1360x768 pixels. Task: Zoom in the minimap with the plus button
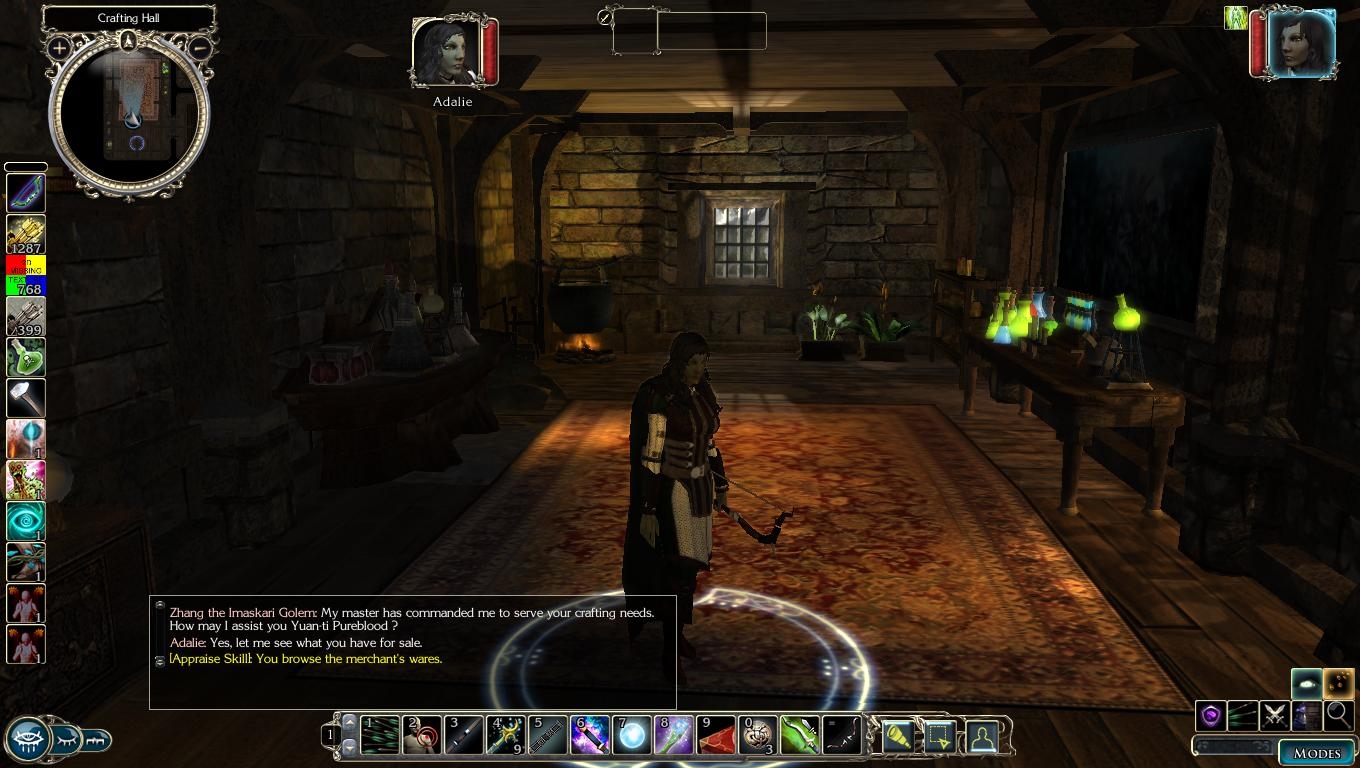click(59, 47)
